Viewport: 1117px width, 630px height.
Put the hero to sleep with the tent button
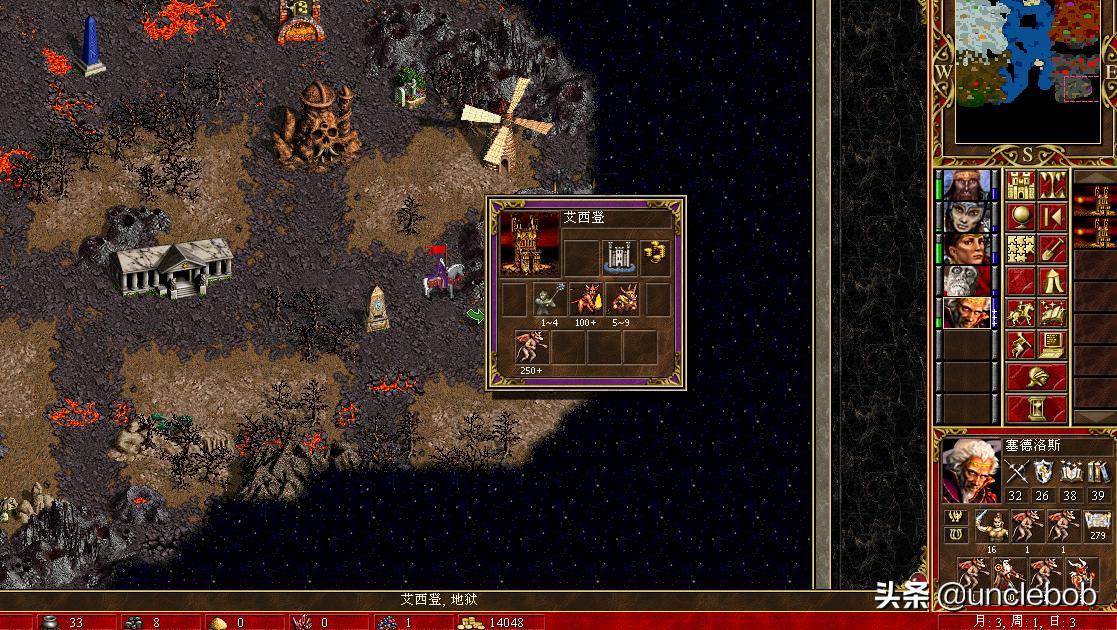(1052, 281)
